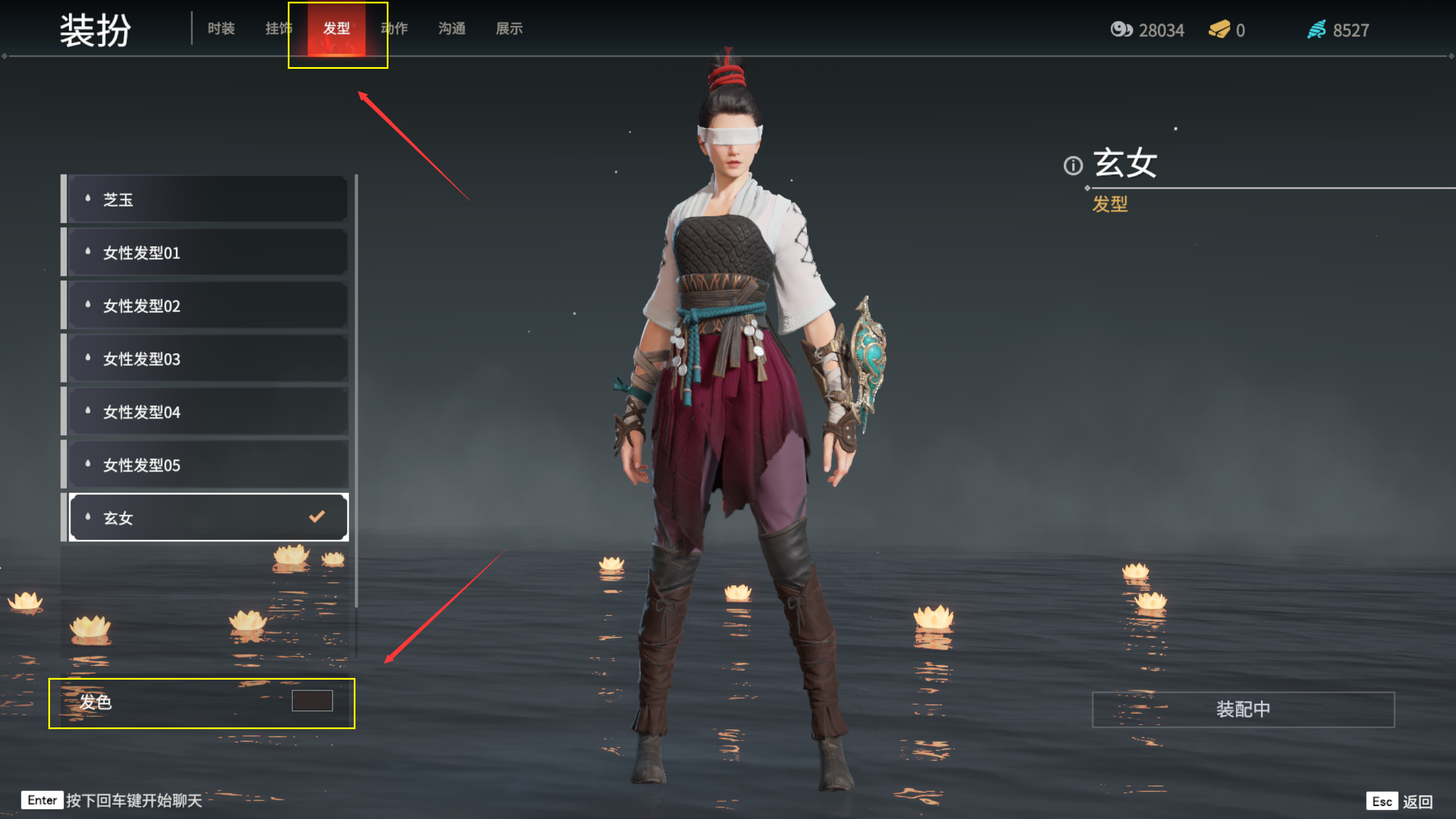
Task: Open the 挂饰 tab
Action: pyautogui.click(x=279, y=28)
